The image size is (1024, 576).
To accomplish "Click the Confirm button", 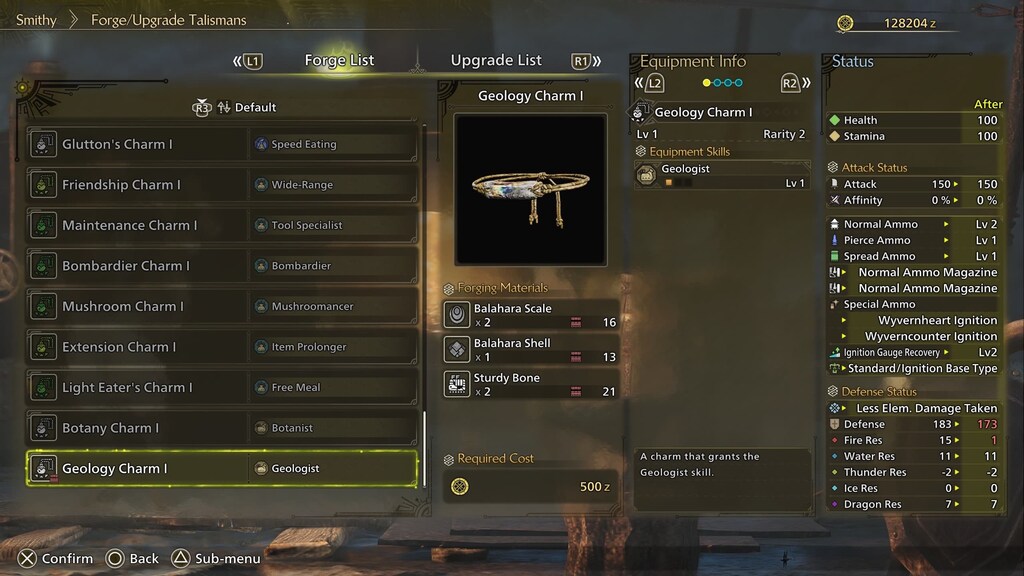I will click(55, 559).
